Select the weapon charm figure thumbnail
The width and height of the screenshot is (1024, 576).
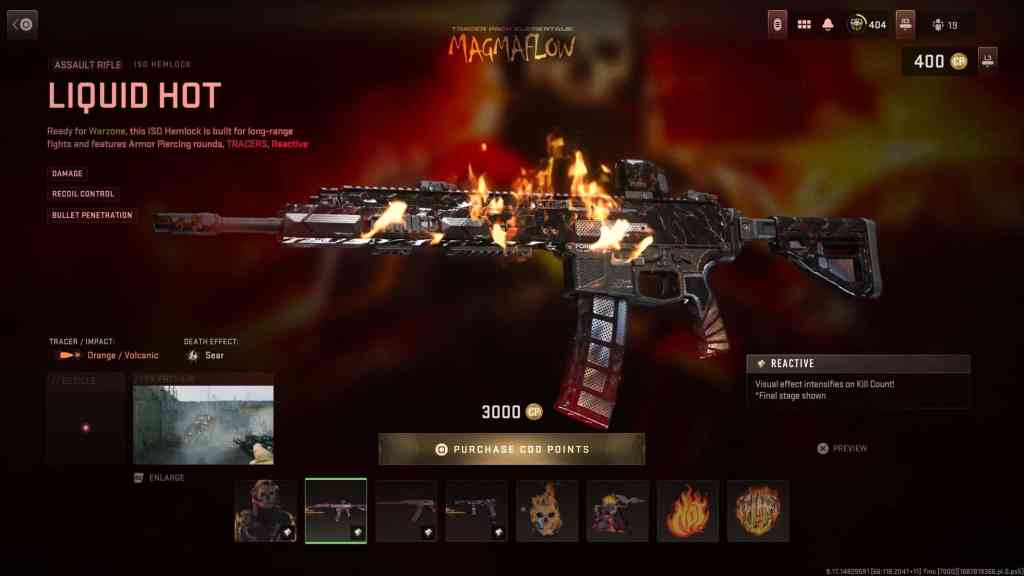coord(617,510)
